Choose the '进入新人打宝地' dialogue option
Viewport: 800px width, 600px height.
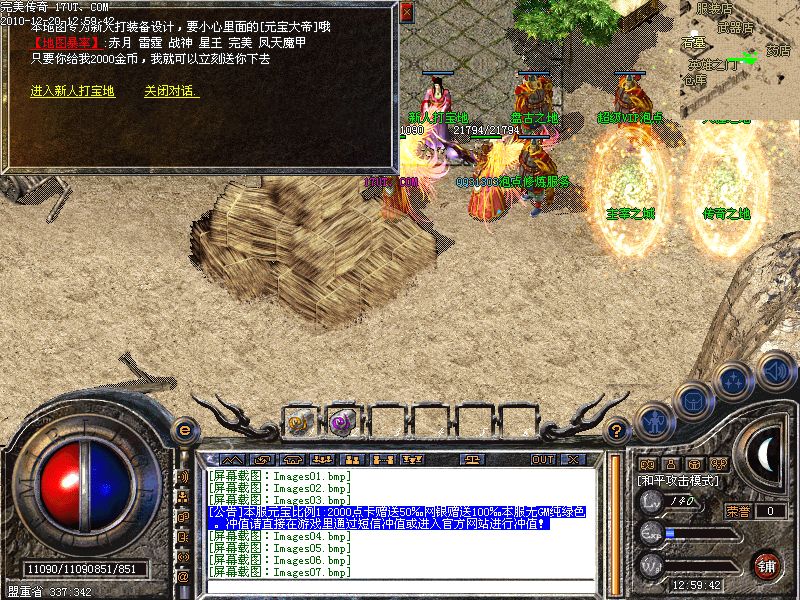(72, 91)
